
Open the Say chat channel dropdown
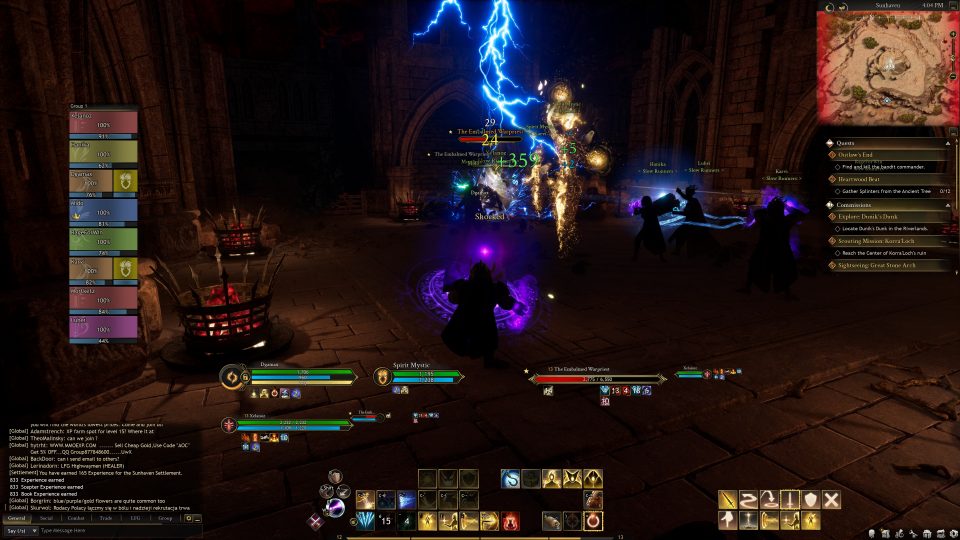click(x=19, y=531)
